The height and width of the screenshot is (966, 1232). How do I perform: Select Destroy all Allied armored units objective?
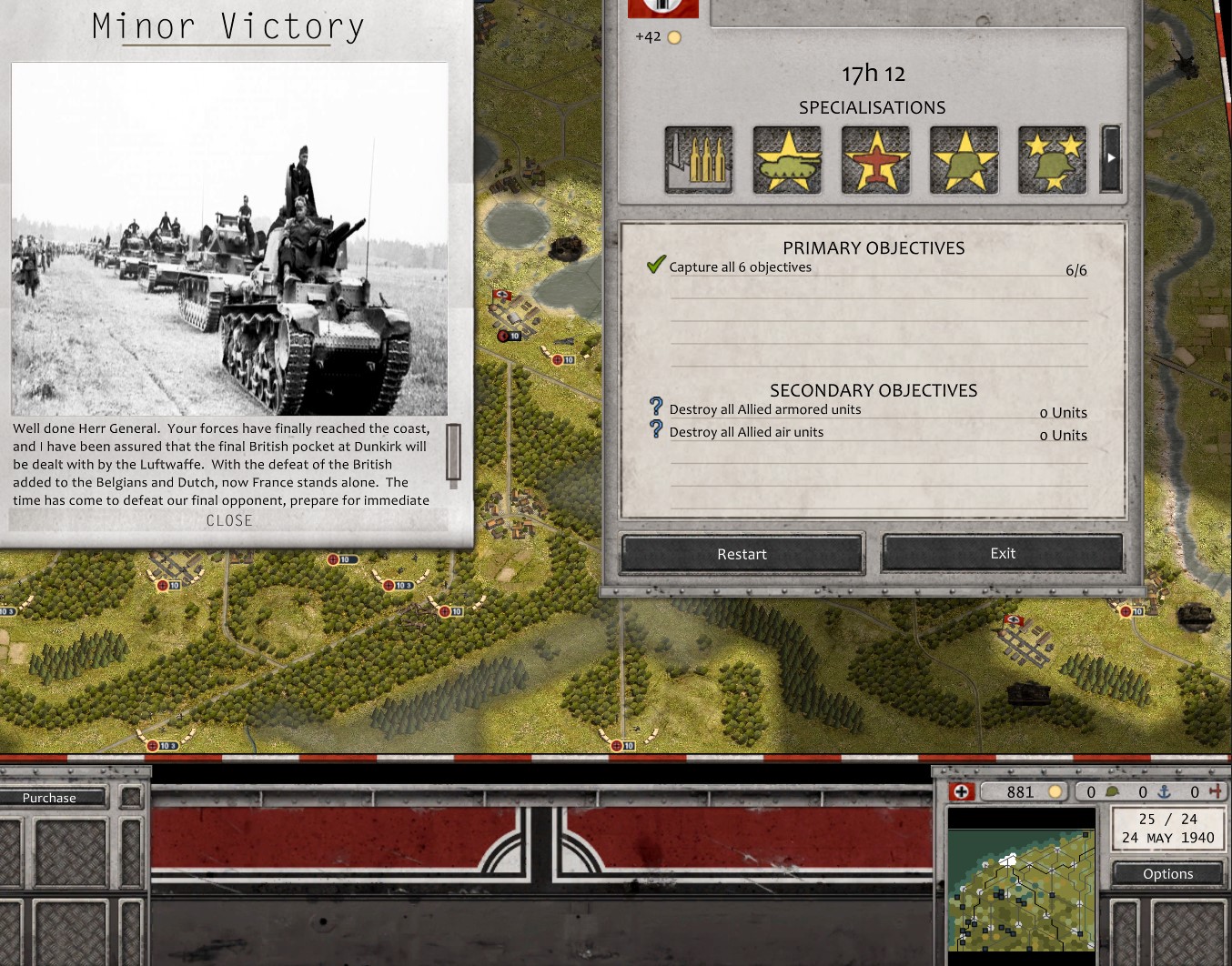tap(764, 410)
